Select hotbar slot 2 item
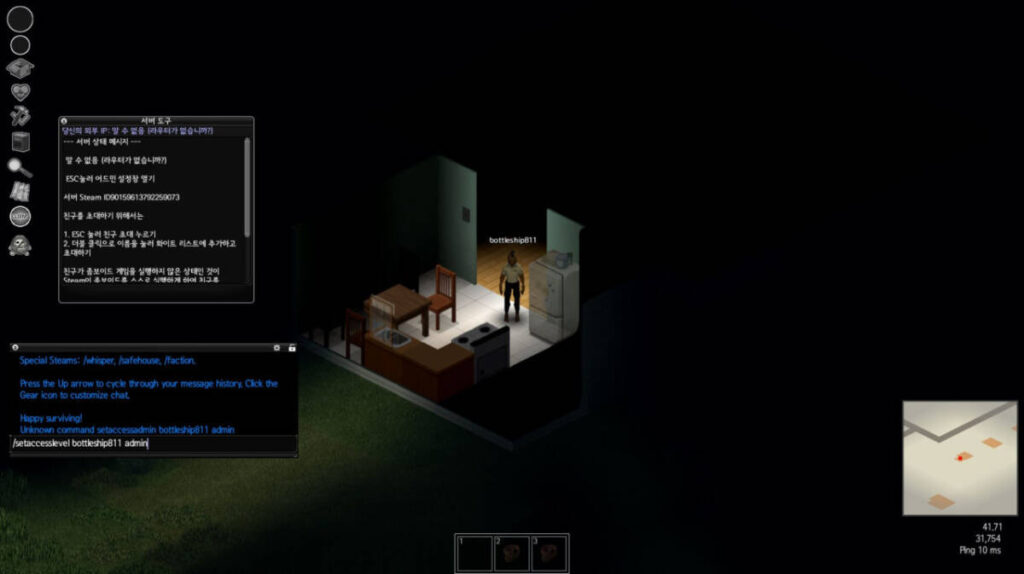Viewport: 1024px width, 574px height. 511,553
